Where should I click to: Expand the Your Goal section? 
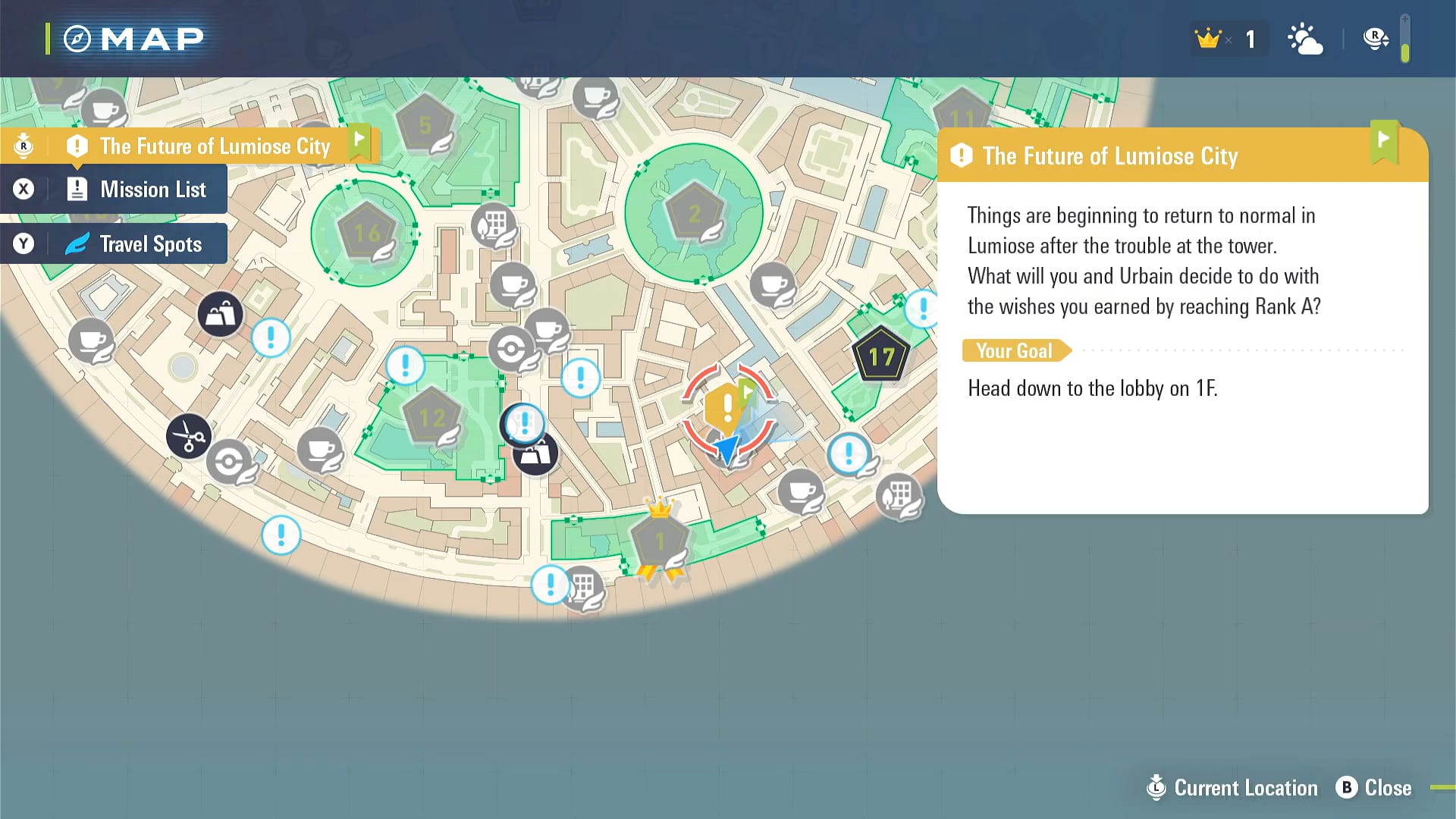click(x=1015, y=350)
